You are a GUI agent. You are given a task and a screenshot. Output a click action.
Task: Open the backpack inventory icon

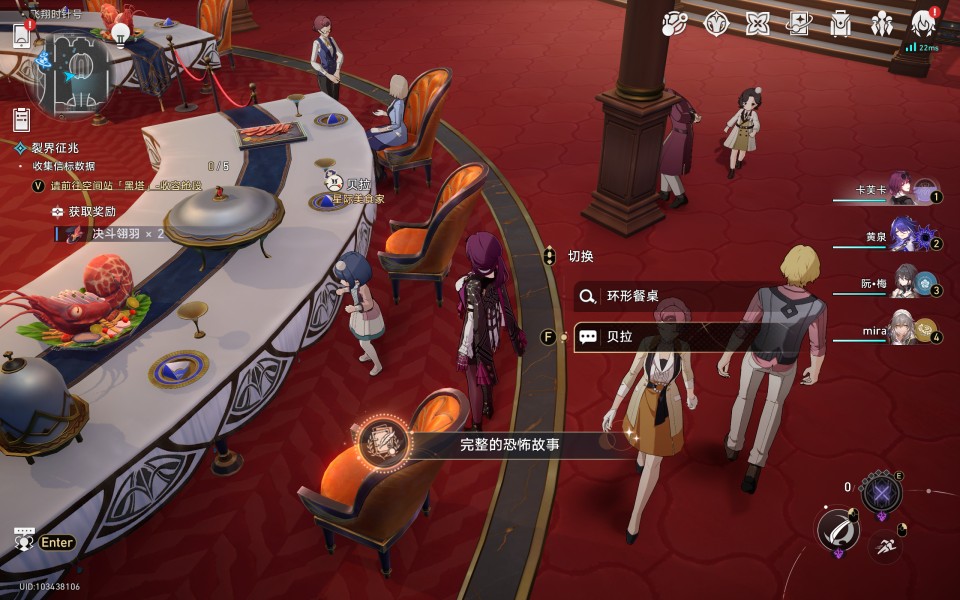click(840, 23)
